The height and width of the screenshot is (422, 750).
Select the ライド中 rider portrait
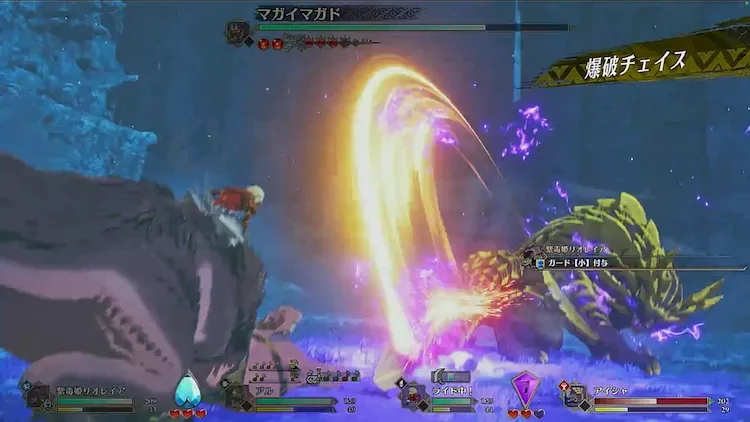coord(414,397)
